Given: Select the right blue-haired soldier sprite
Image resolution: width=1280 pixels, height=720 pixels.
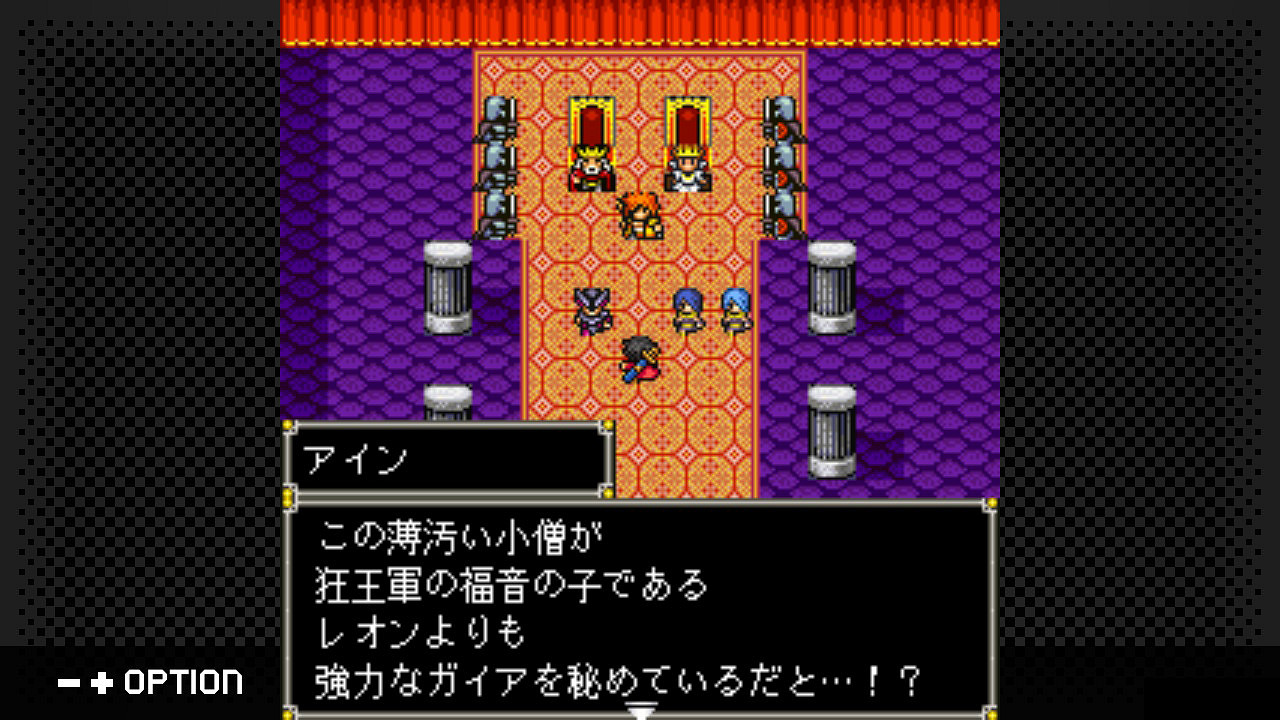Looking at the screenshot, I should (x=735, y=310).
